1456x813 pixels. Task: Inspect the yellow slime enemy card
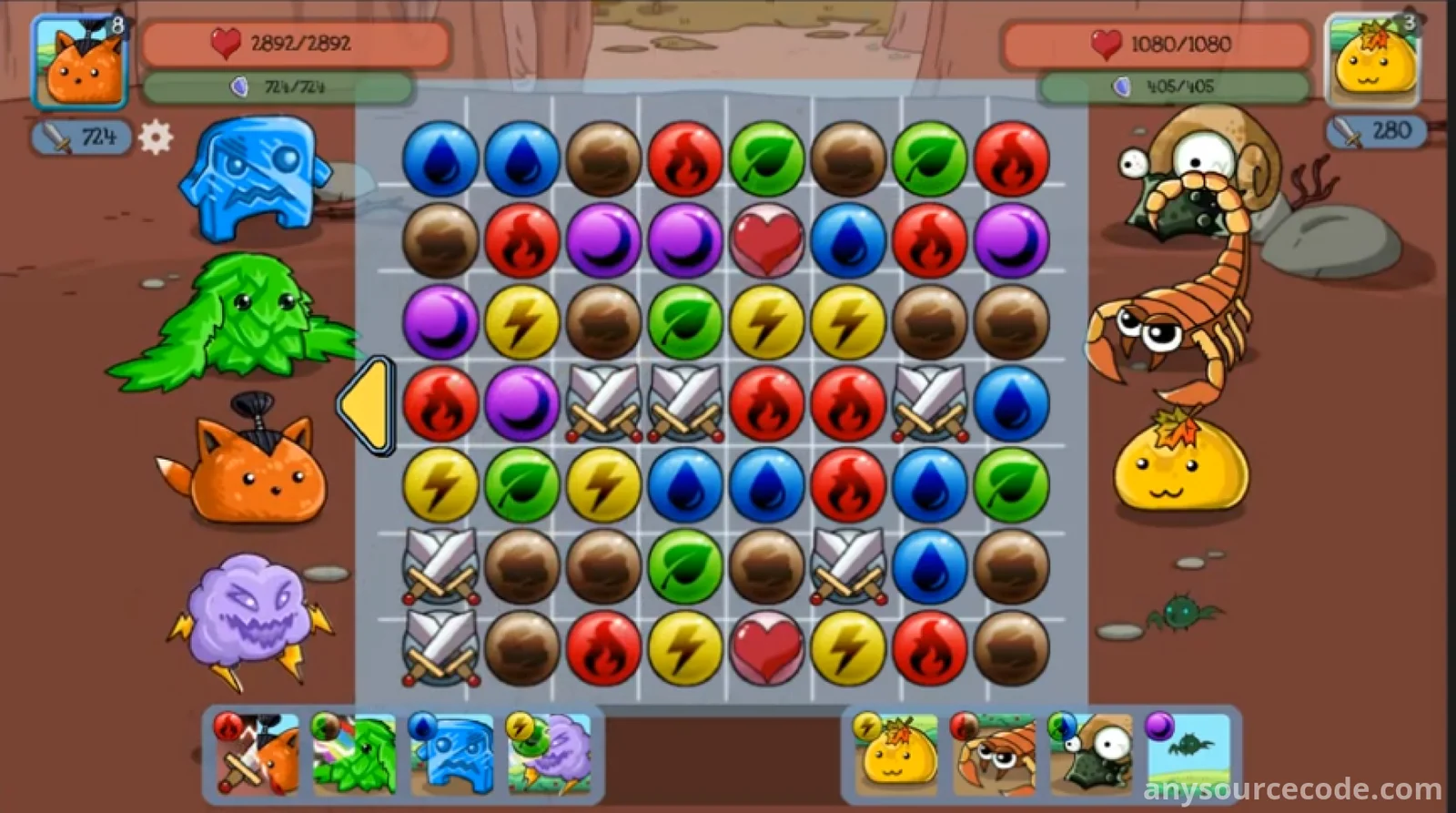pos(897,752)
